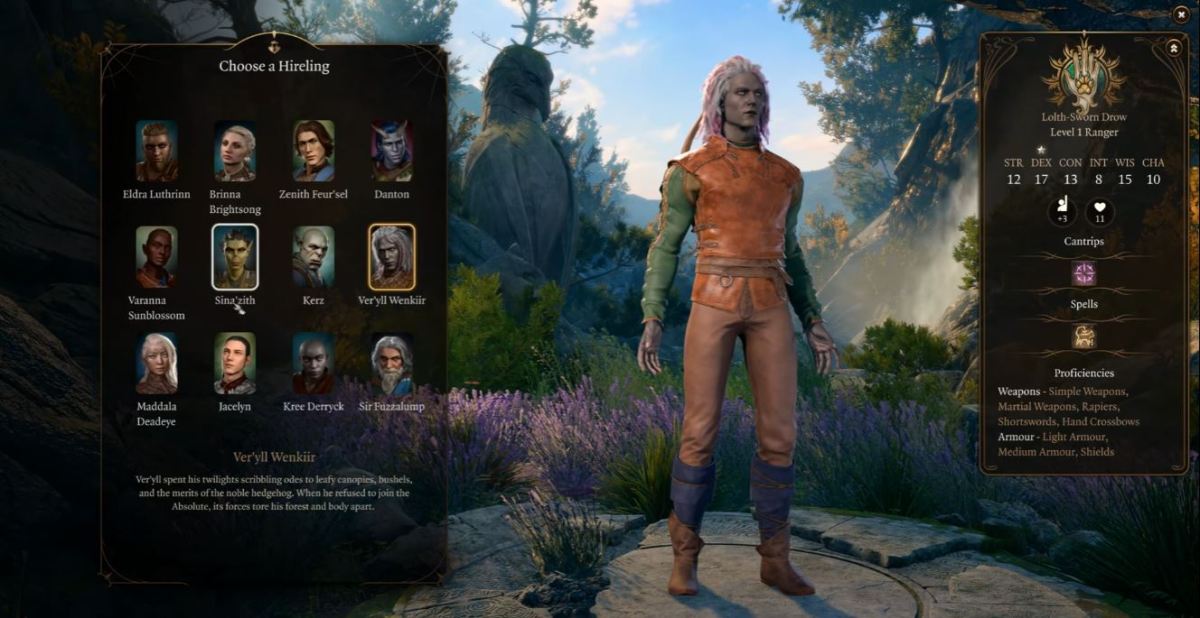1200x618 pixels.
Task: Choose Varanna Sunblossom's portrait
Action: 157,257
